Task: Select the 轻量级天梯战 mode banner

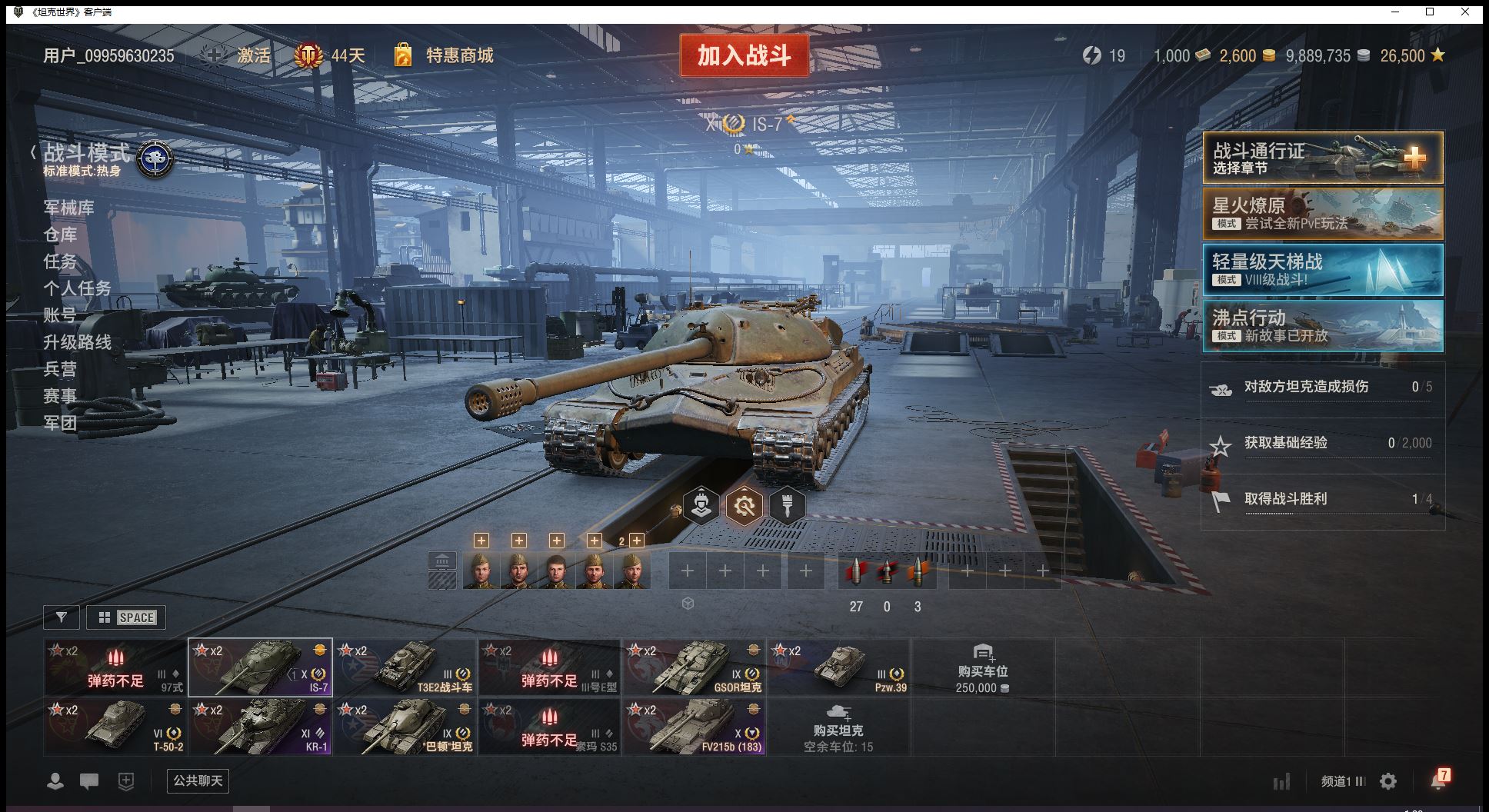Action: [x=1322, y=270]
